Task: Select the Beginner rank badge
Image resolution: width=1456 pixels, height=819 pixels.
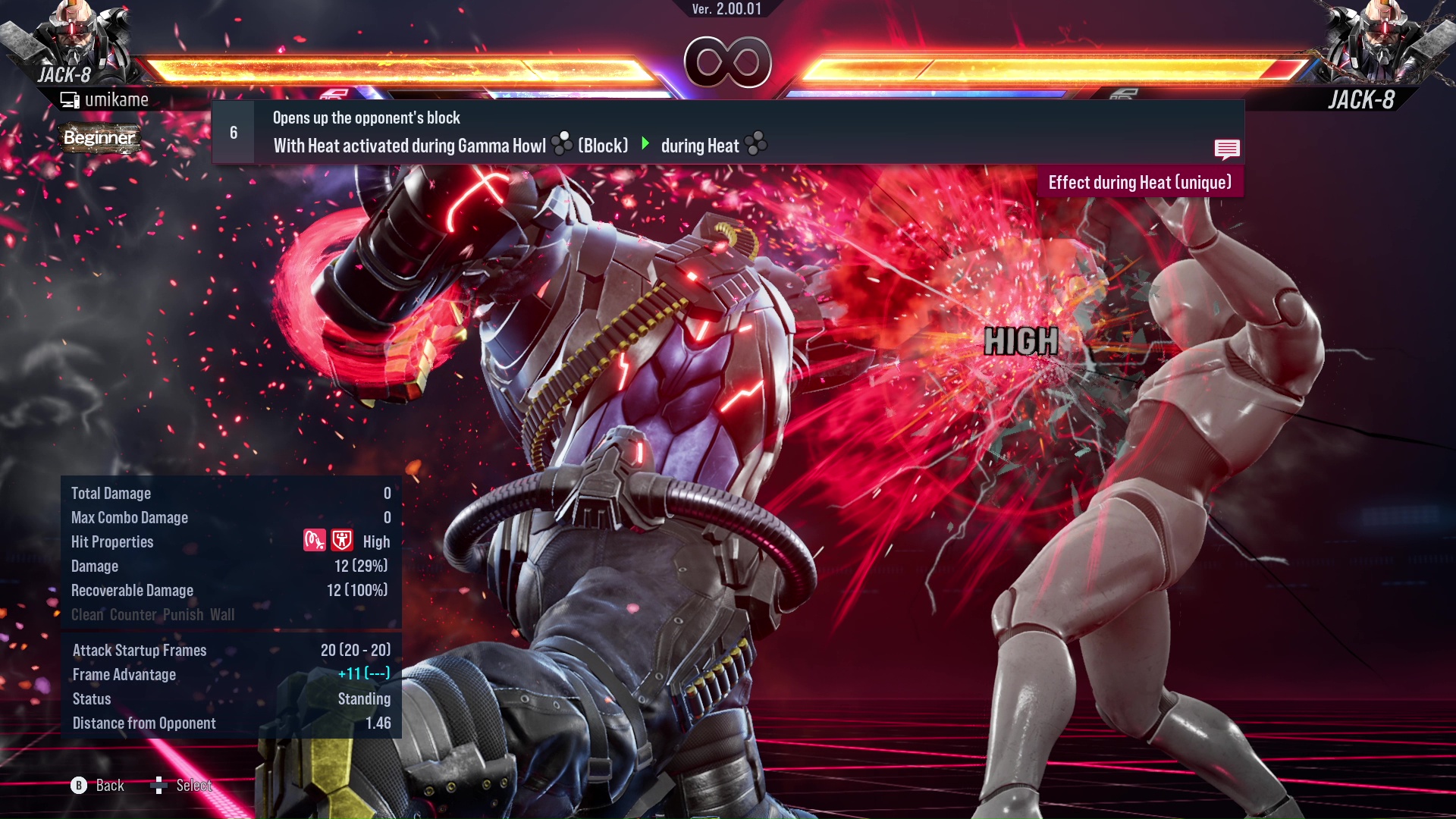Action: coord(99,138)
